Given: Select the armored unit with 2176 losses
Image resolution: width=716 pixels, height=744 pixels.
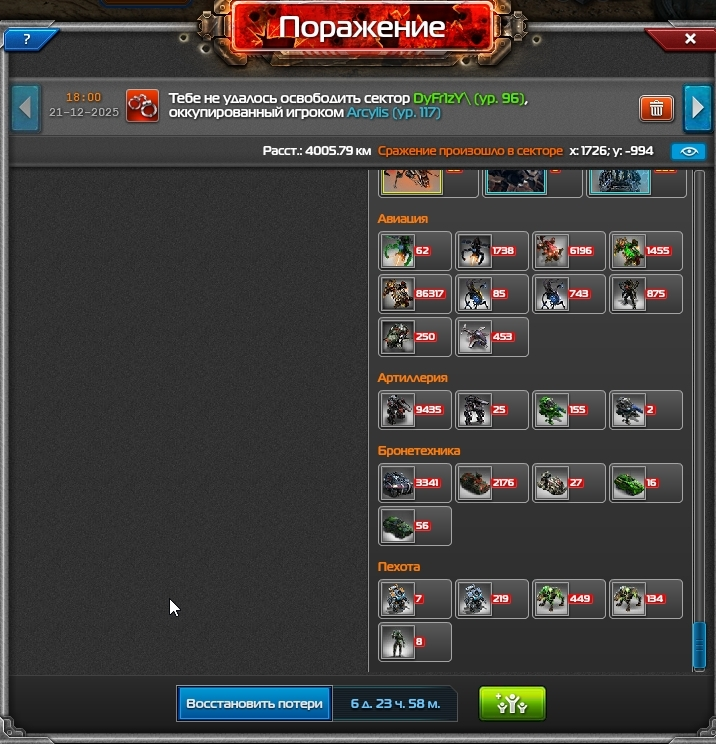Looking at the screenshot, I should click(x=492, y=483).
